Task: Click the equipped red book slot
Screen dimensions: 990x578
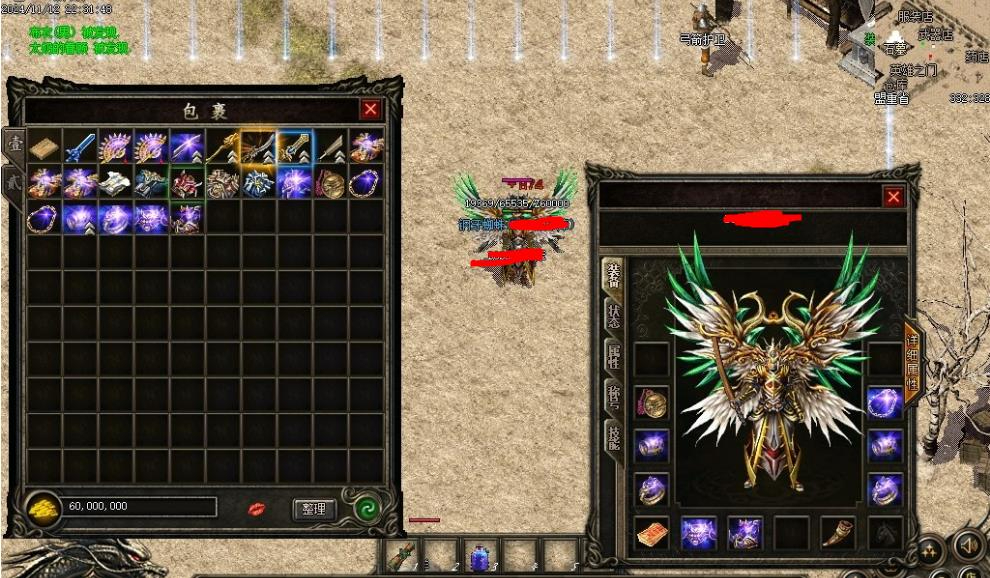Action: (x=652, y=533)
